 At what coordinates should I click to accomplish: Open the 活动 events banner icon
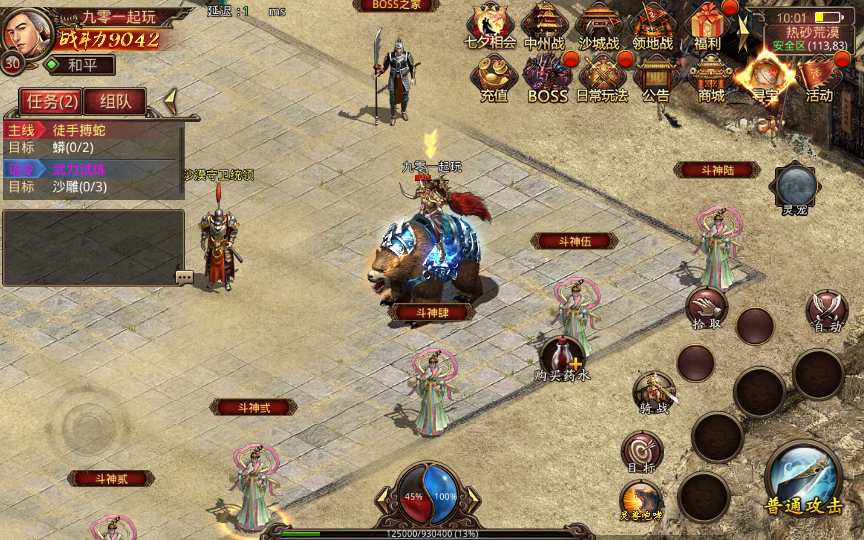[819, 76]
